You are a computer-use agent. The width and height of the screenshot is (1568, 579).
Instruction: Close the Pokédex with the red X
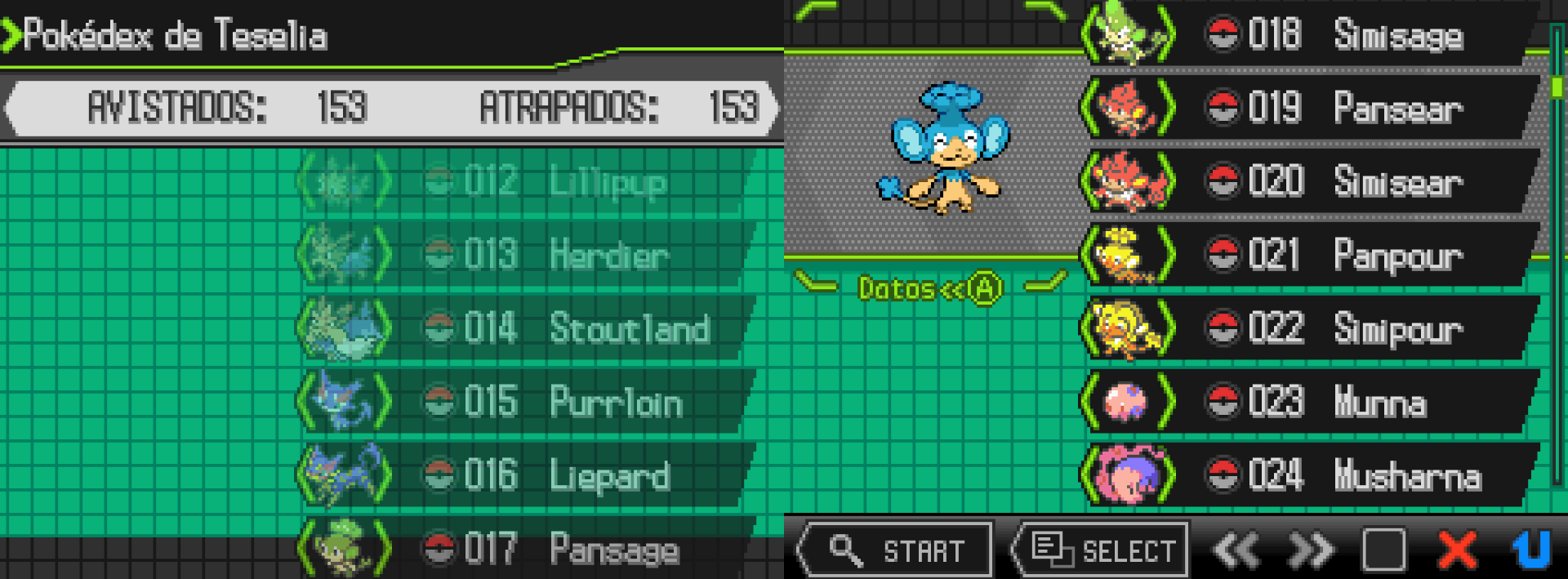(x=1457, y=550)
